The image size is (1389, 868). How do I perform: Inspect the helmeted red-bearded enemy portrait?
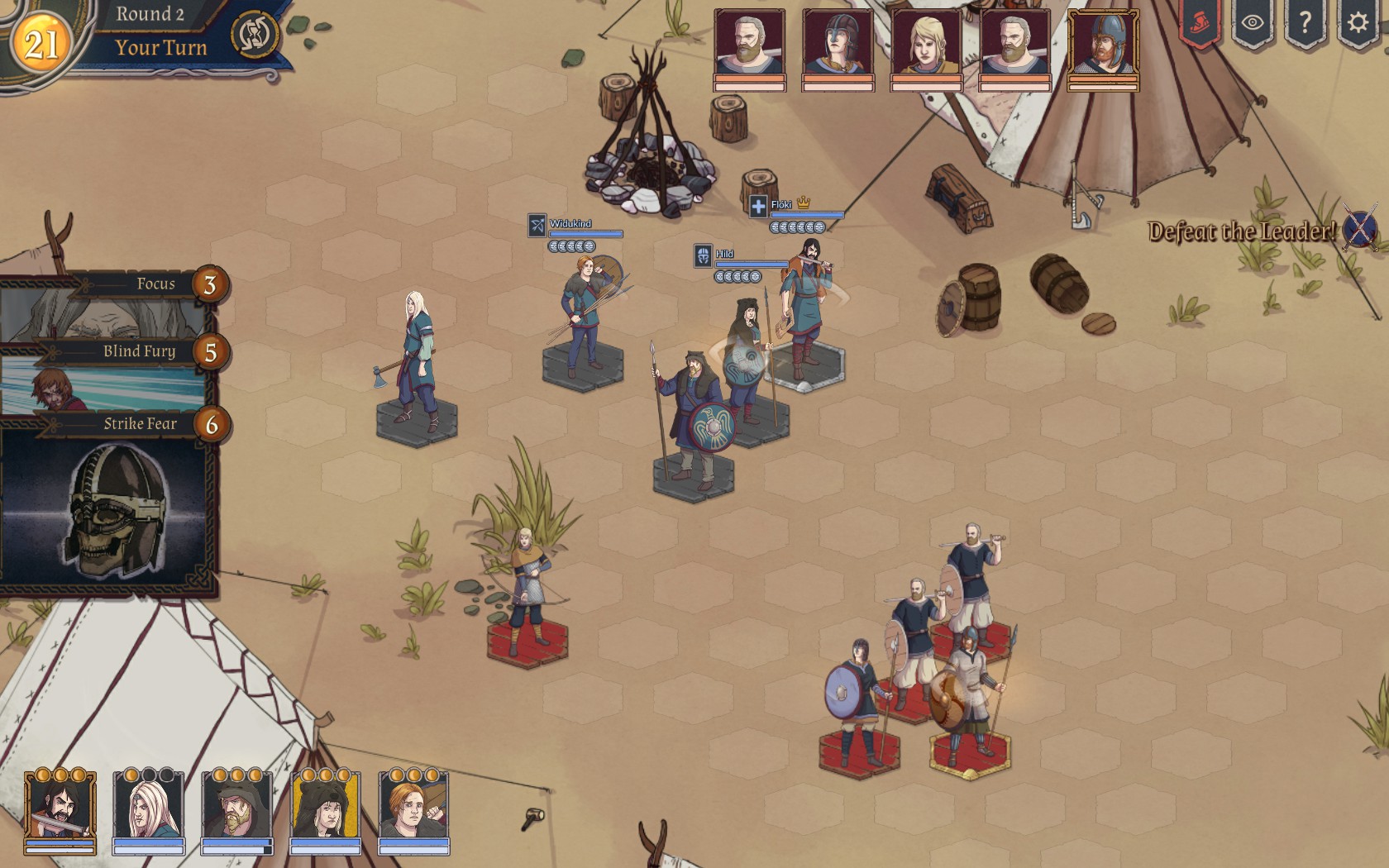[1103, 45]
